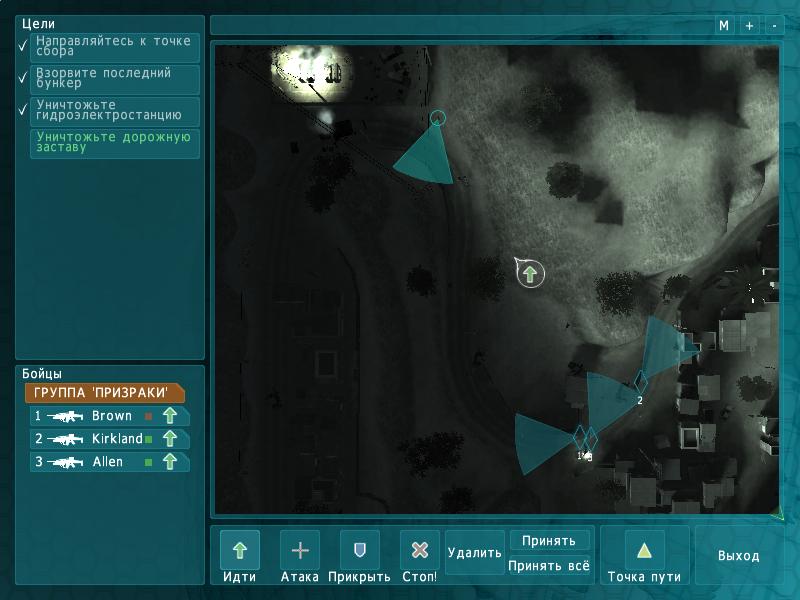
Task: Toggle the M map mode button
Action: click(724, 26)
